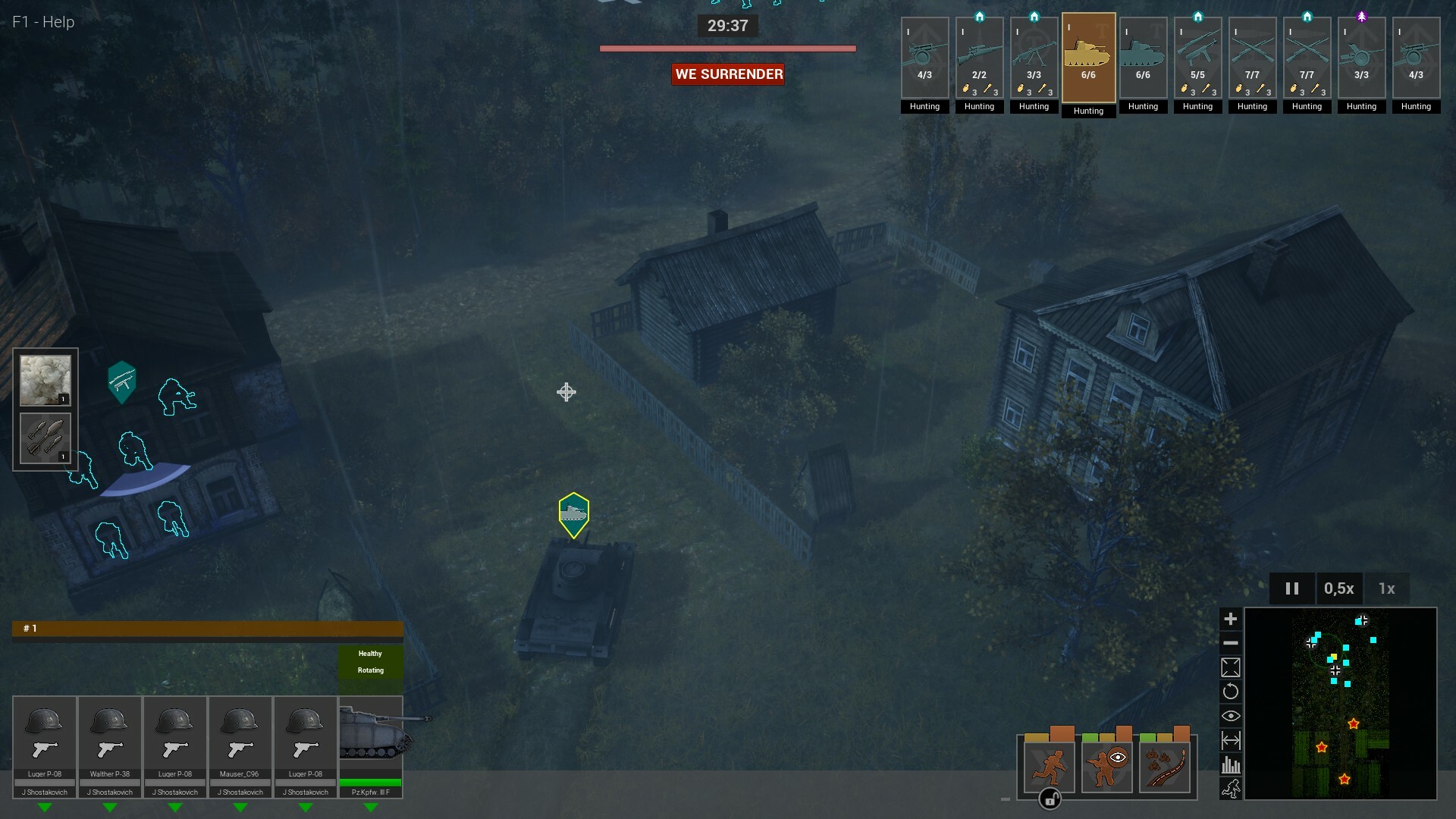
Task: Unlock the padlock on the stance panel
Action: (x=1050, y=799)
